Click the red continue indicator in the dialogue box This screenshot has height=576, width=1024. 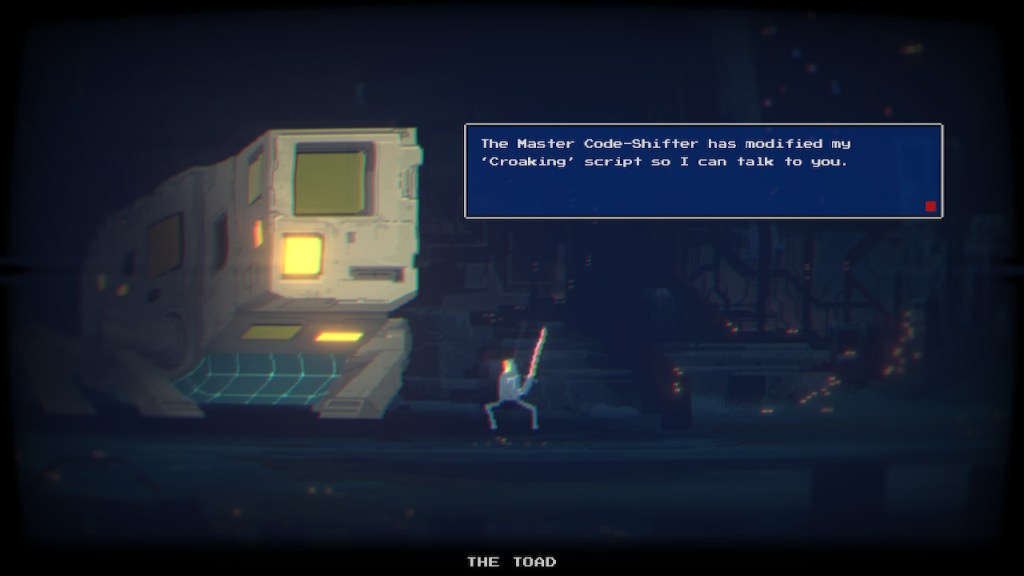[x=930, y=206]
